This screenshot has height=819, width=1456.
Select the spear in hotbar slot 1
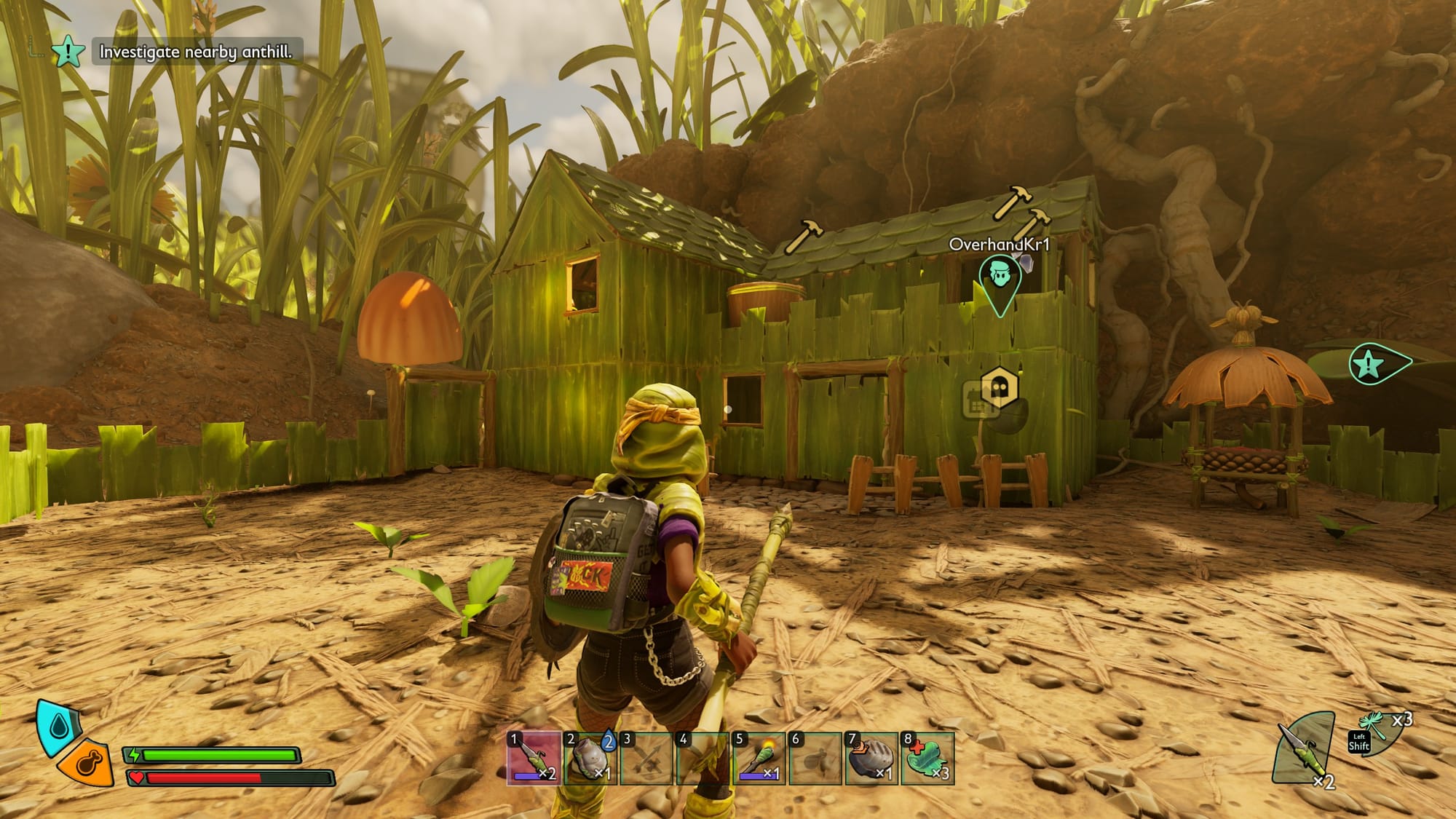pyautogui.click(x=534, y=759)
